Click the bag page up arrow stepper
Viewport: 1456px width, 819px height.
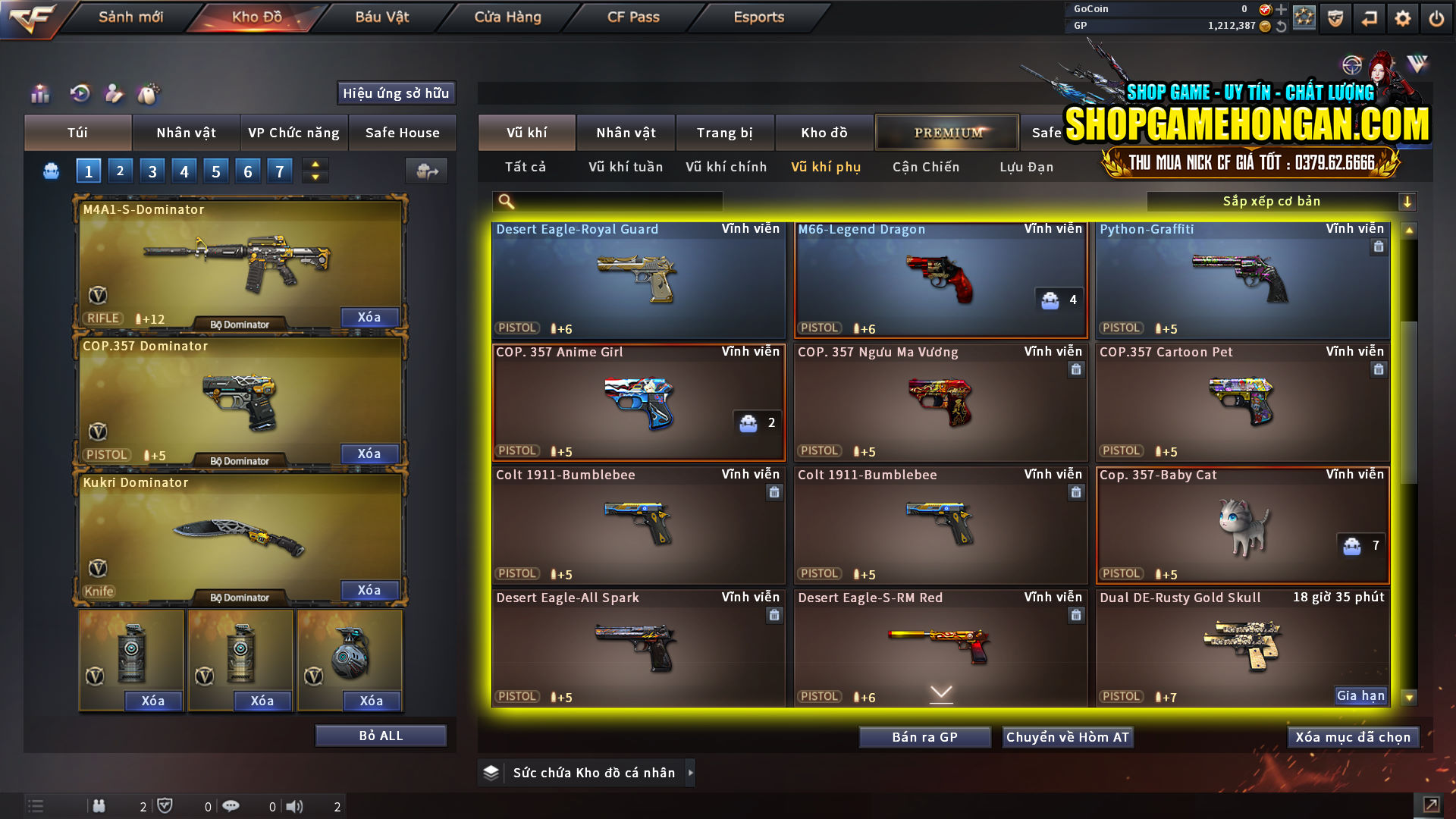tap(314, 165)
